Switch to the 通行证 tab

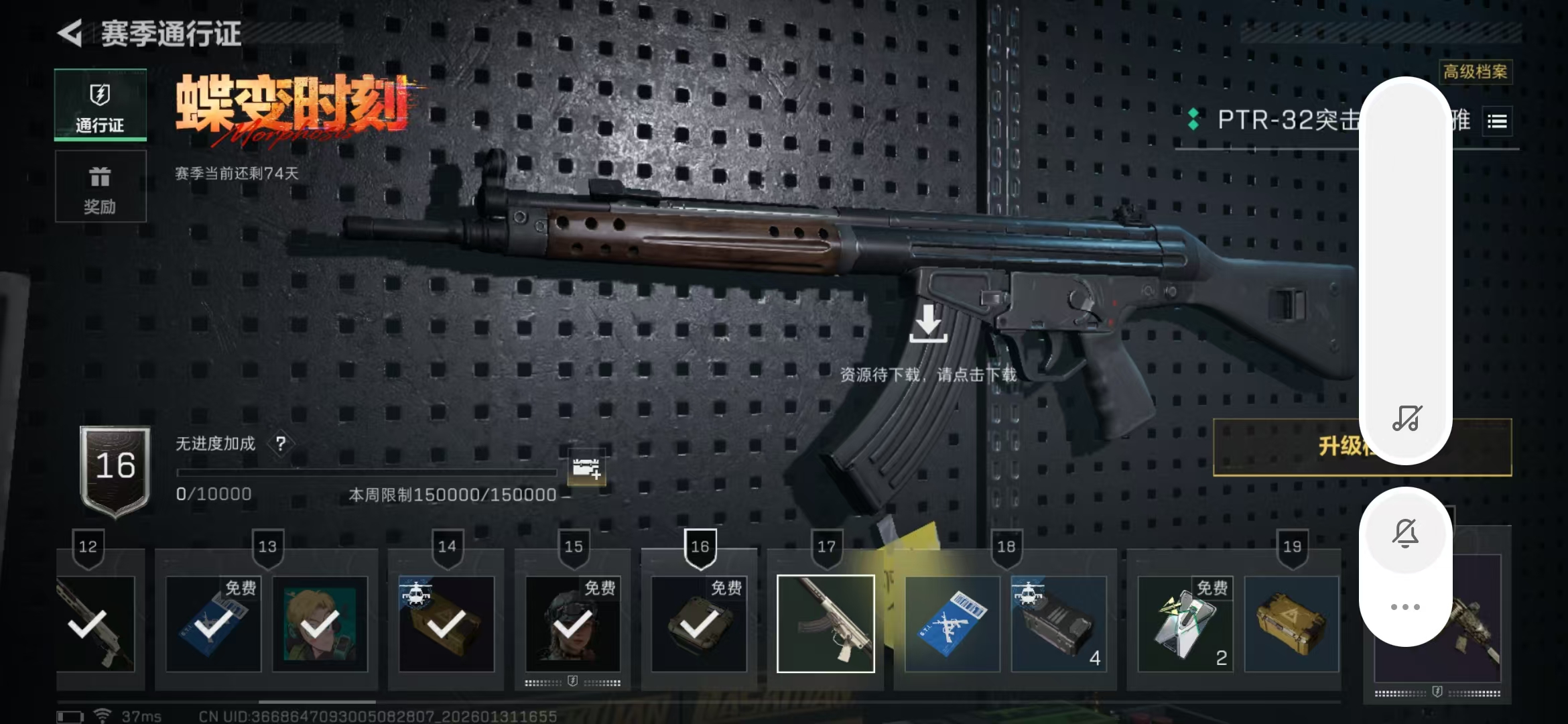101,106
